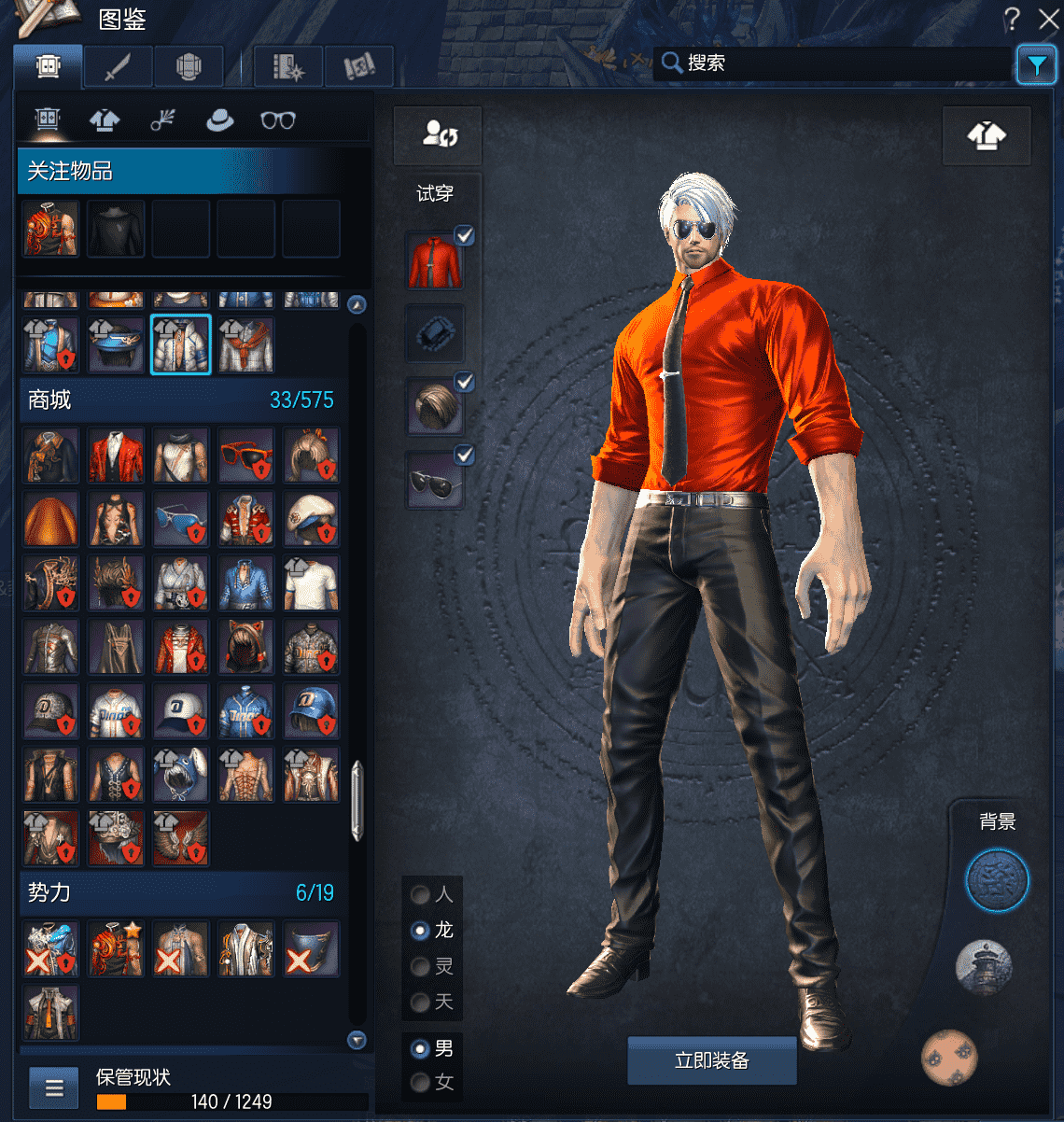Select the hat category tab

(x=219, y=120)
